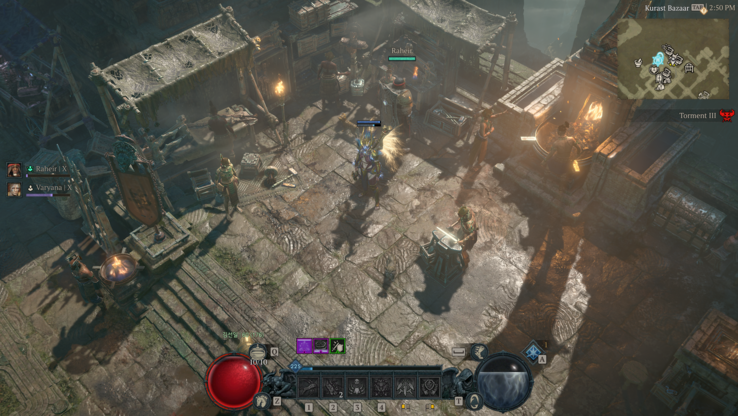Activate the skull skill in the third slot
This screenshot has width=738, height=416.
(357, 385)
